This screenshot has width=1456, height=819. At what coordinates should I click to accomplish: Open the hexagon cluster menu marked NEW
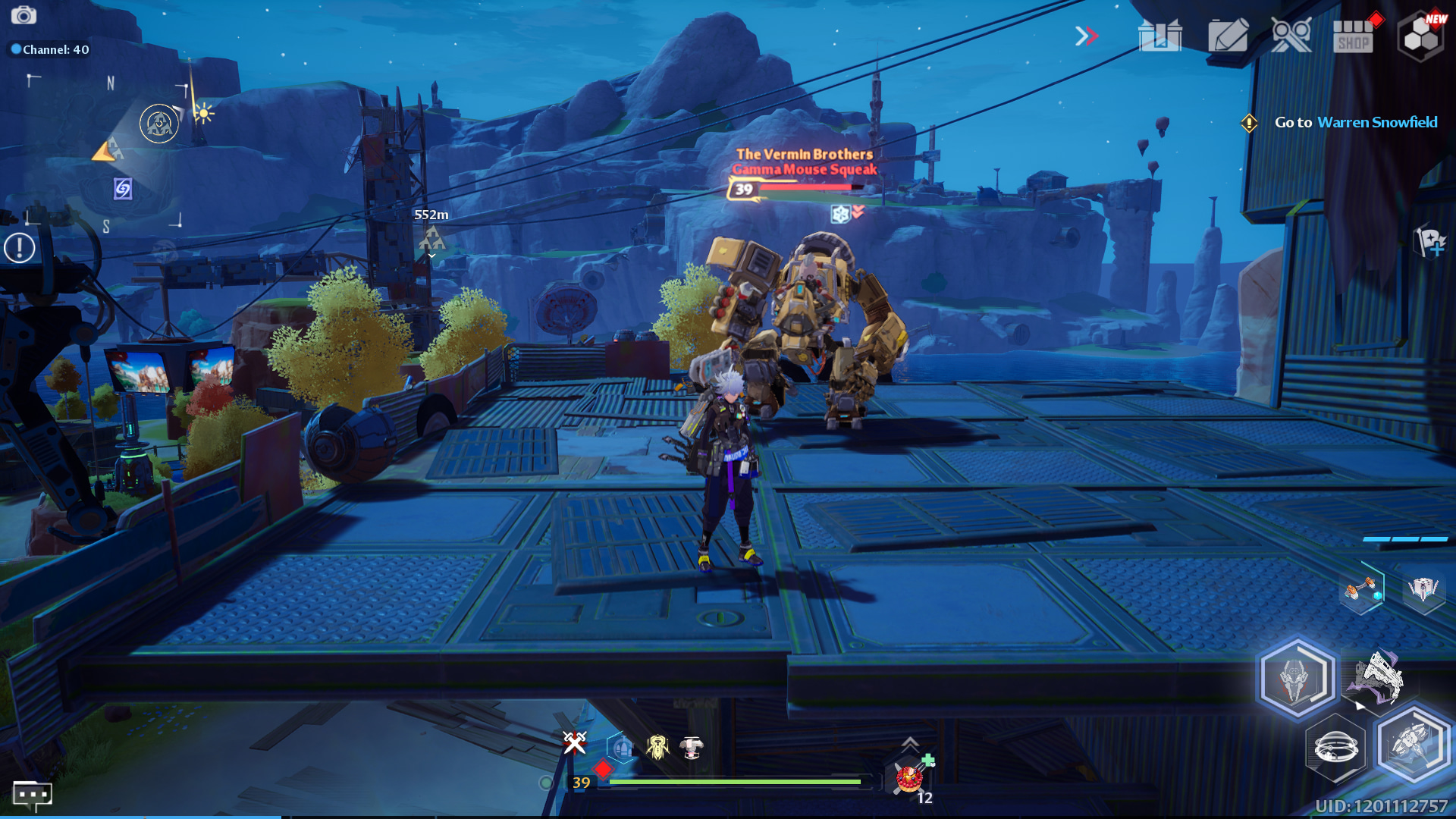(1420, 36)
